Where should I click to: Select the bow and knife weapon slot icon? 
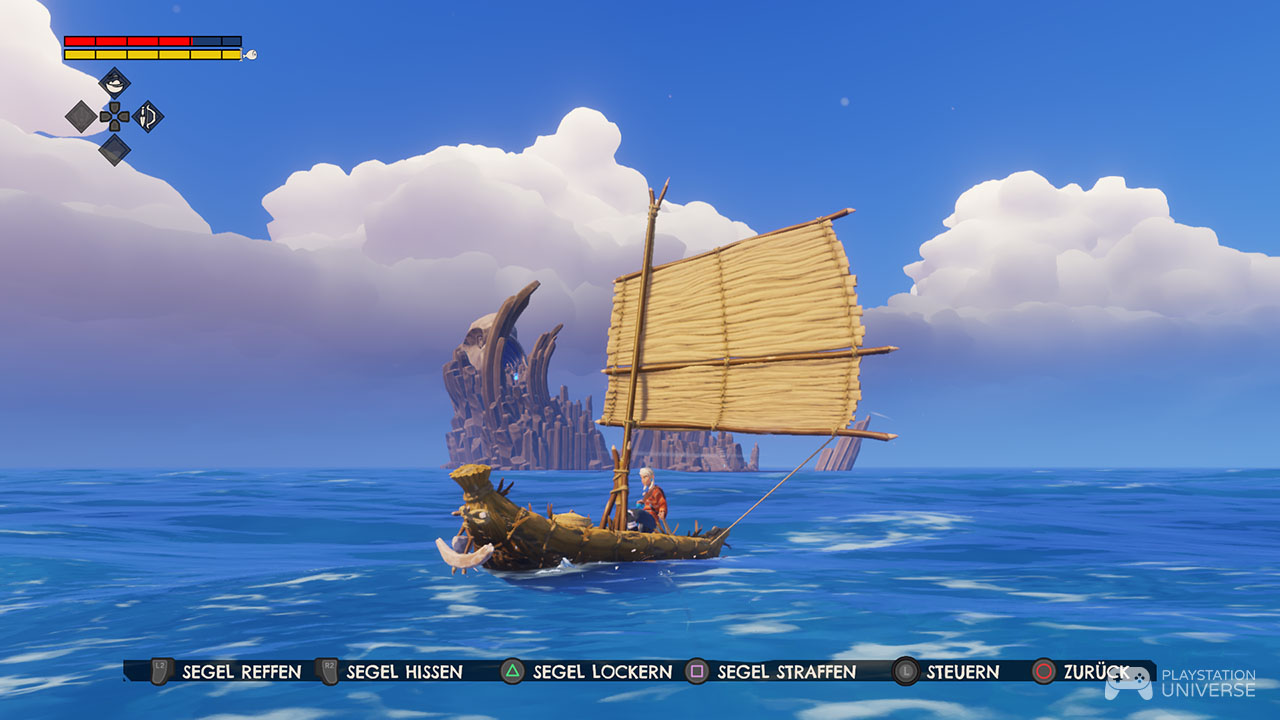click(147, 117)
